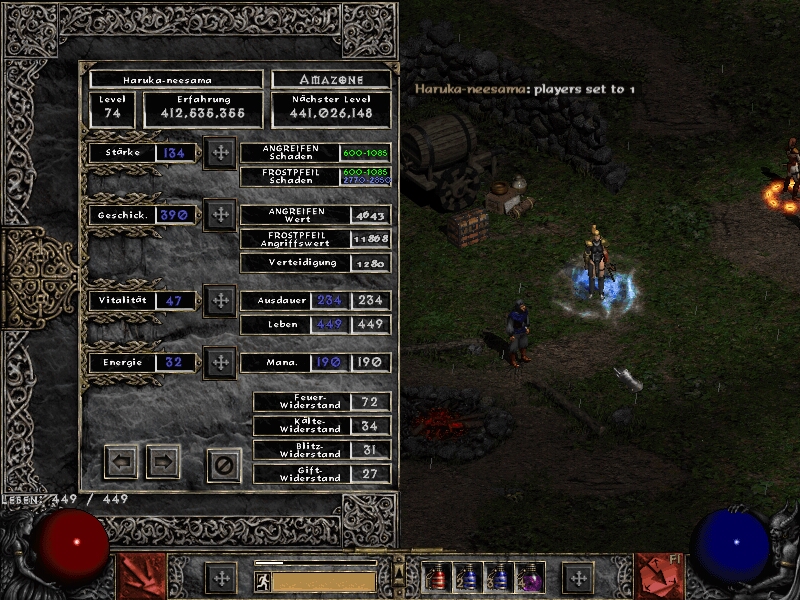Add a point to Geschick.
The height and width of the screenshot is (600, 800).
tap(219, 215)
